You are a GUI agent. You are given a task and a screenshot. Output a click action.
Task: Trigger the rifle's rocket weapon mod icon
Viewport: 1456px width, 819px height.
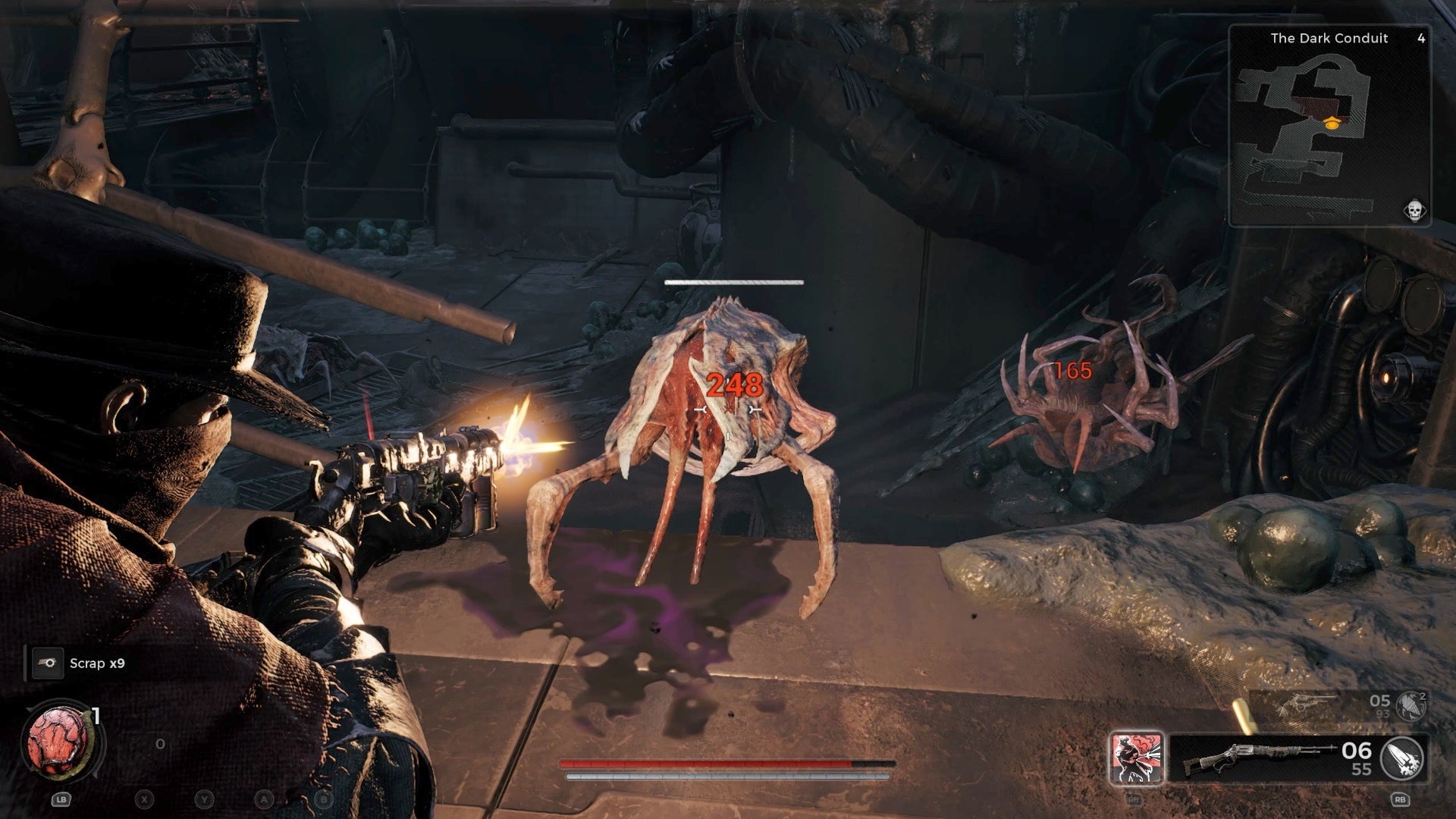[1402, 758]
